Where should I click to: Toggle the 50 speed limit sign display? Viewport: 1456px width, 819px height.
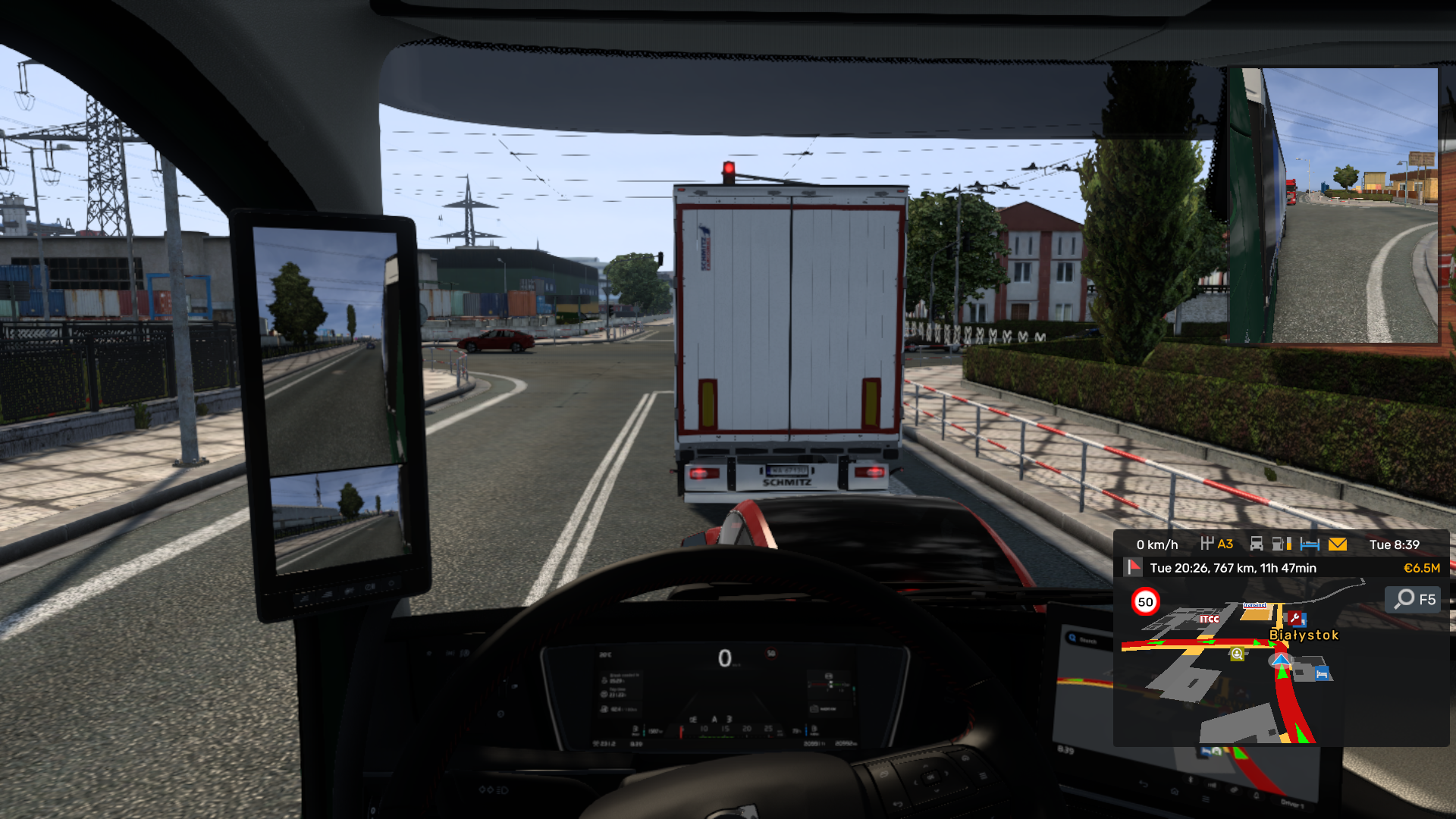pyautogui.click(x=1144, y=601)
